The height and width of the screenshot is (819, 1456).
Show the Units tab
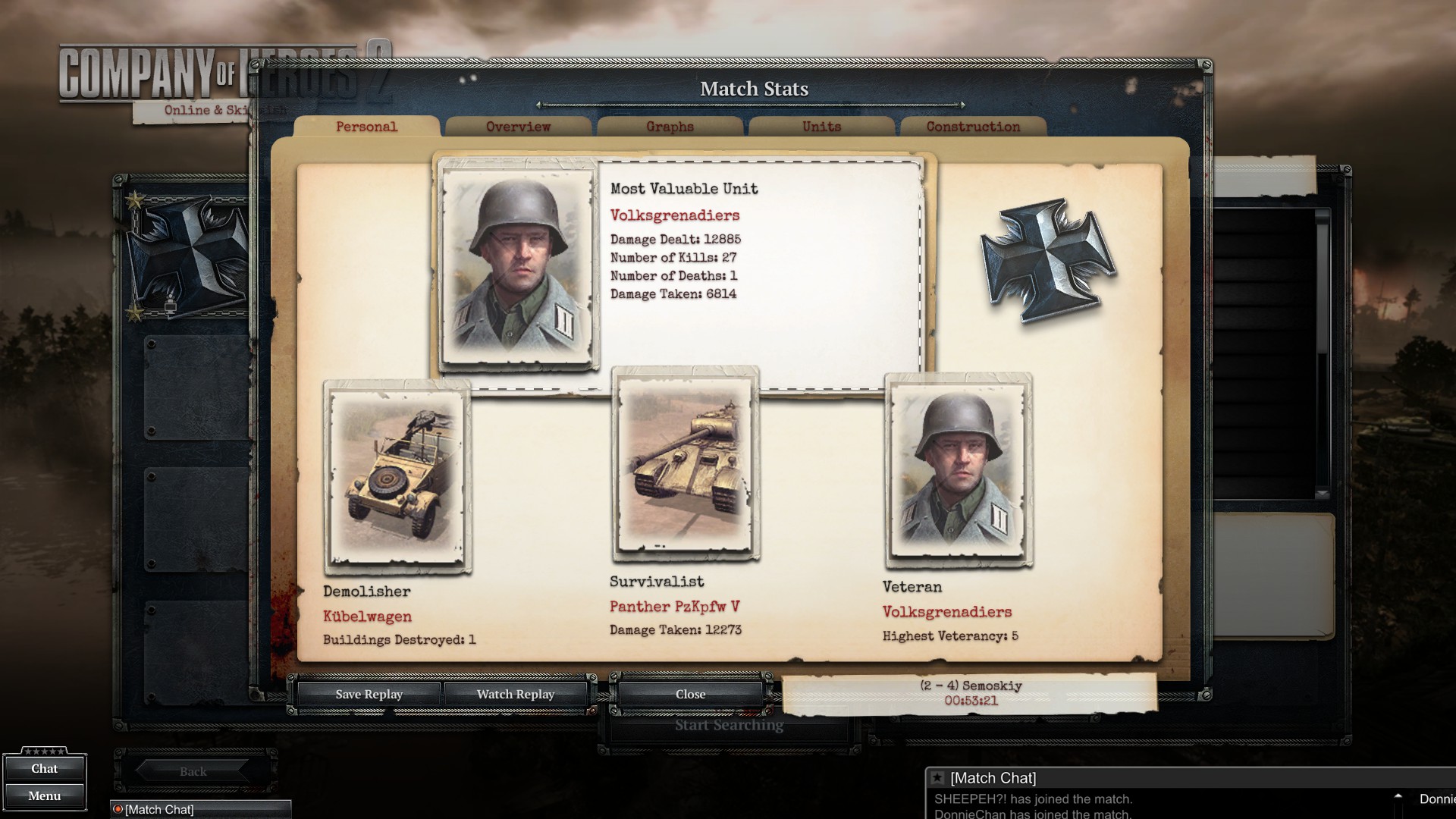[x=821, y=127]
